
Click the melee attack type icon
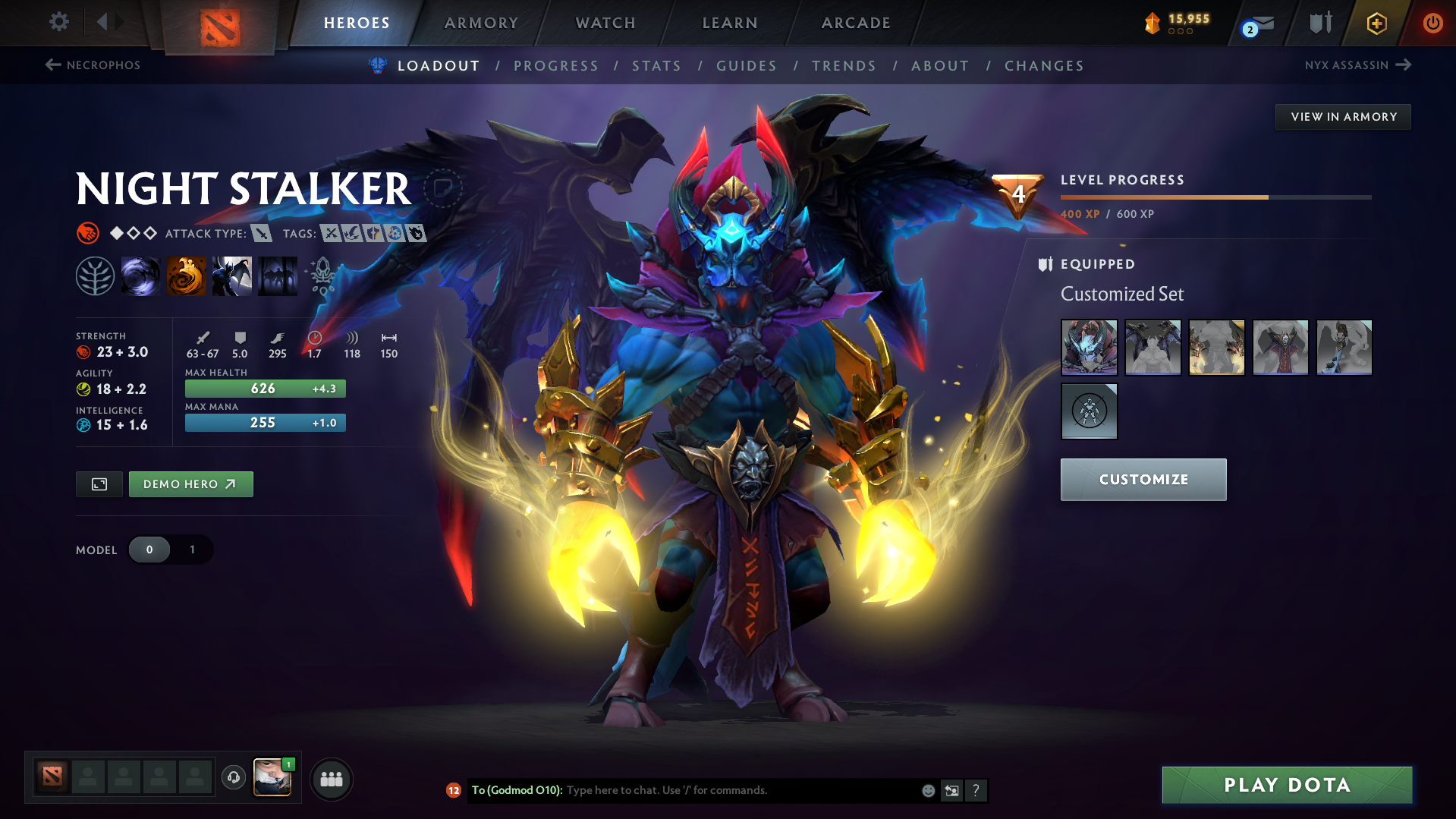click(262, 234)
